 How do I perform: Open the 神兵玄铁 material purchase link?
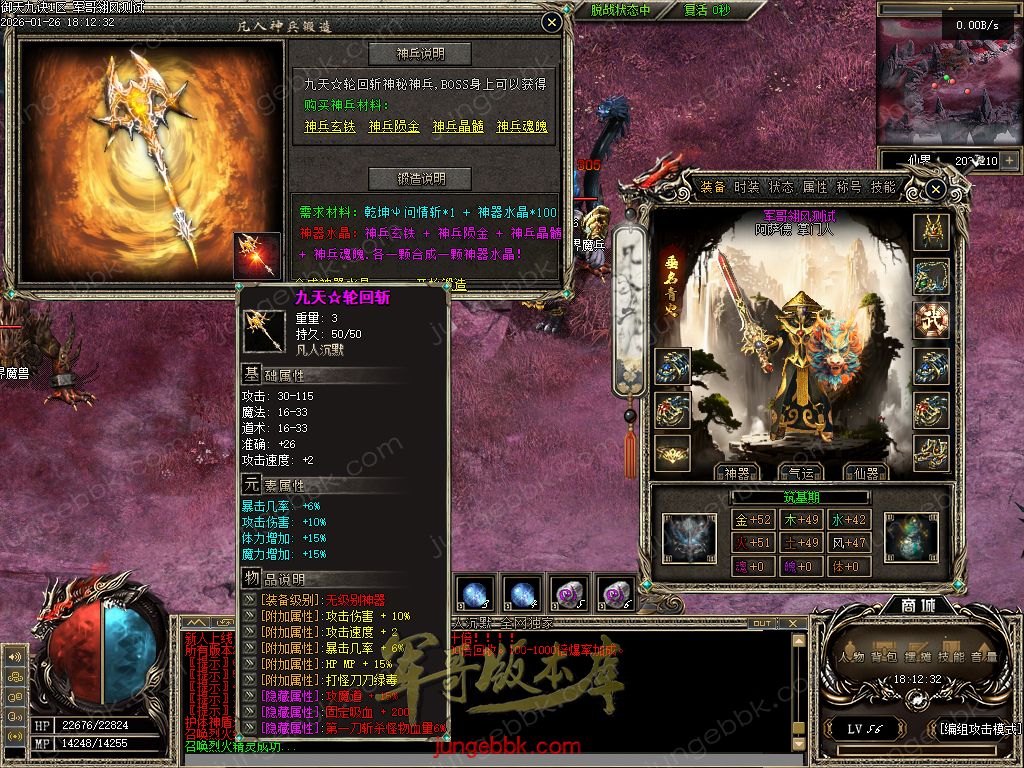pos(330,127)
